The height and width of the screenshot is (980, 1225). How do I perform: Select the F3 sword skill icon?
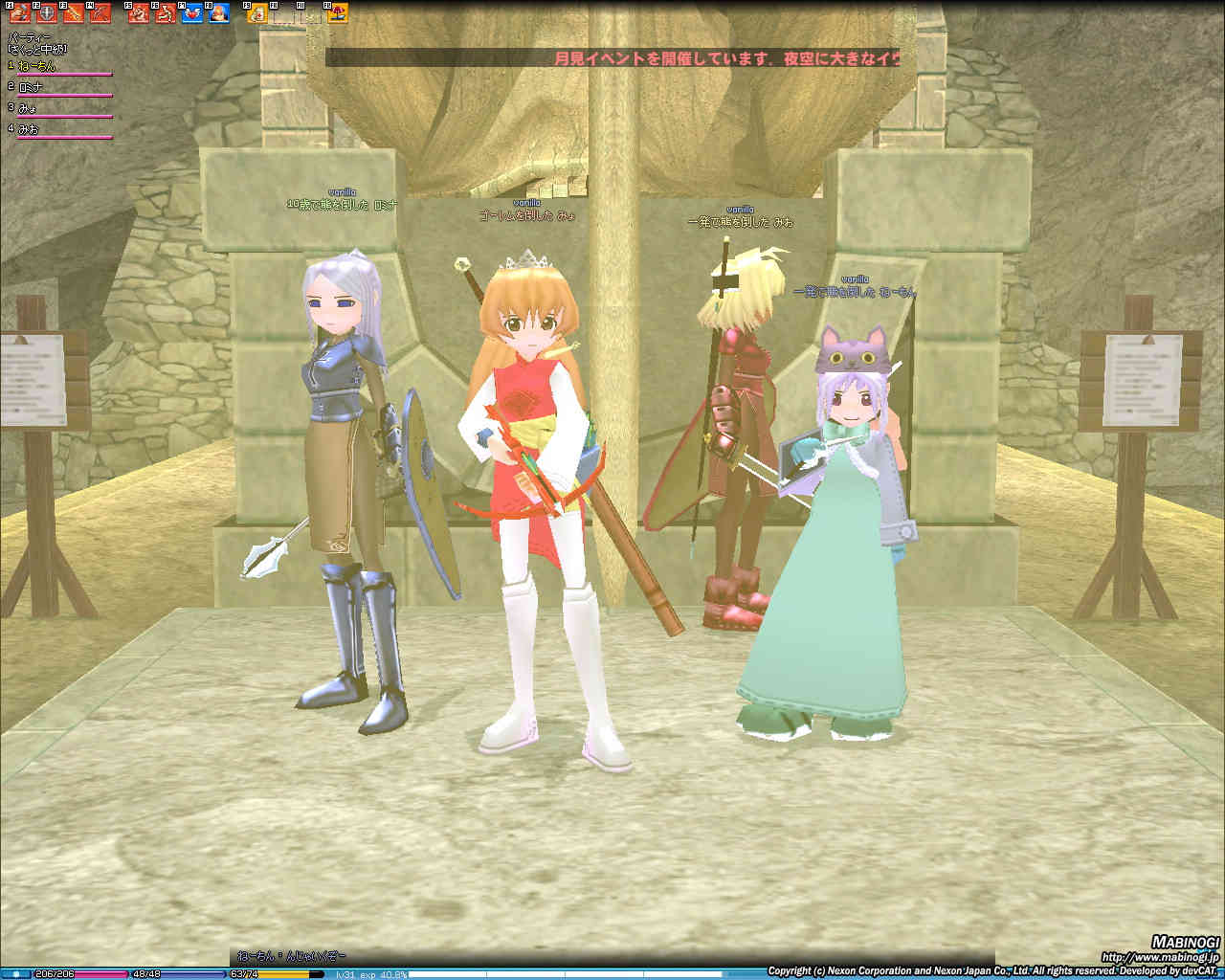click(74, 13)
